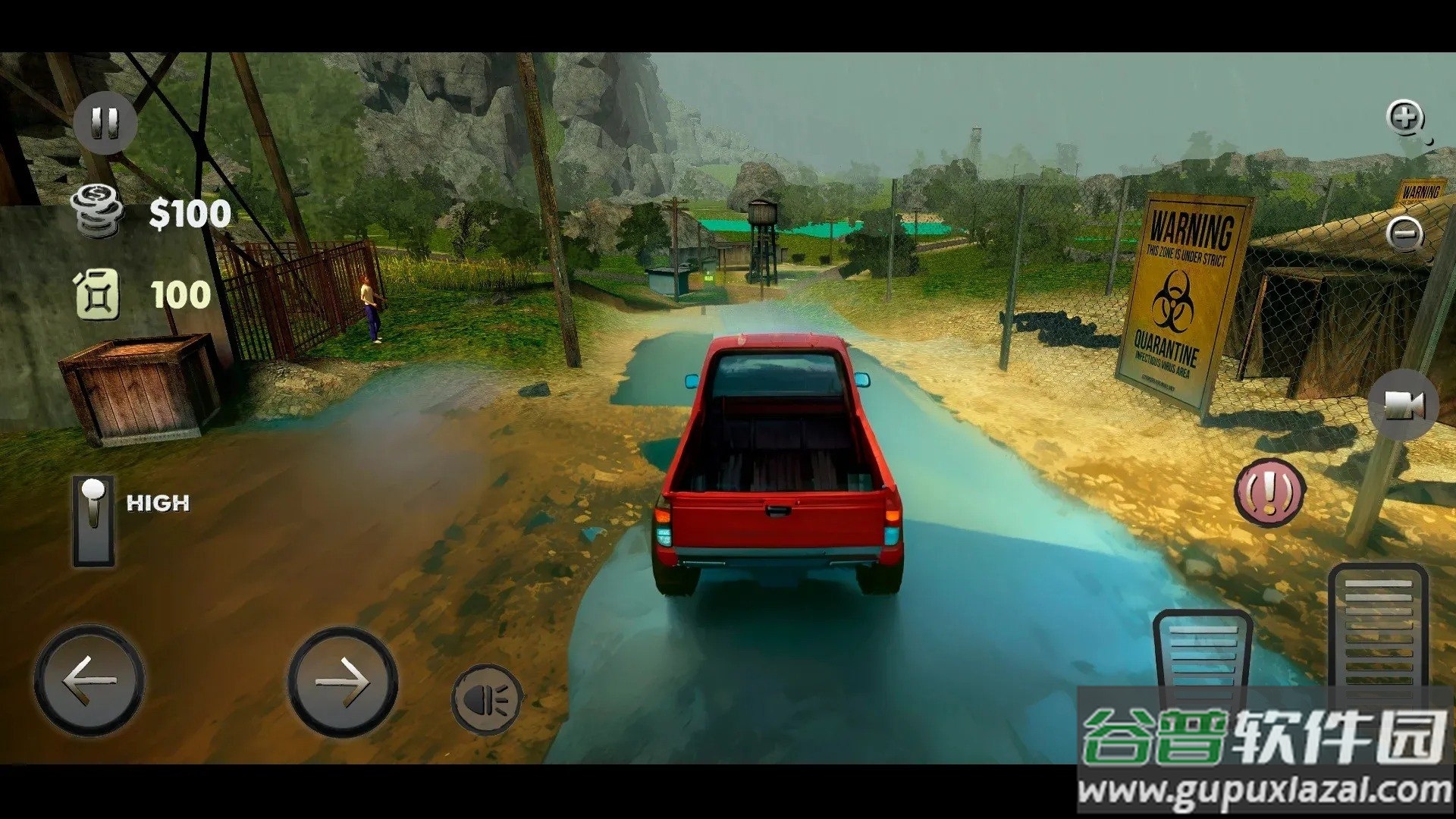Switch the HIGH gear lever

[x=93, y=520]
